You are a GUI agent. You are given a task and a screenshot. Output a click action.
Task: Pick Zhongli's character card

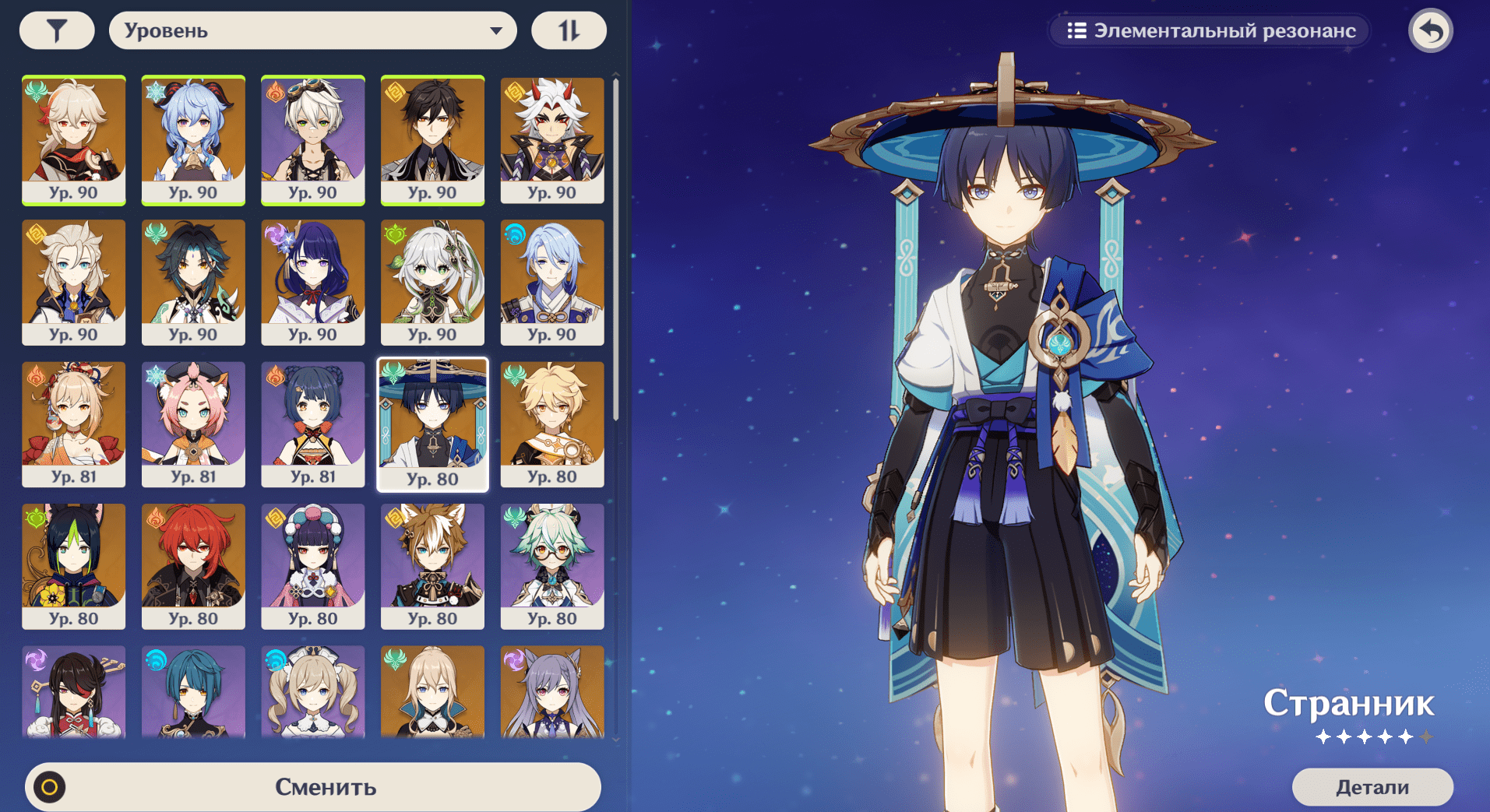click(x=432, y=140)
